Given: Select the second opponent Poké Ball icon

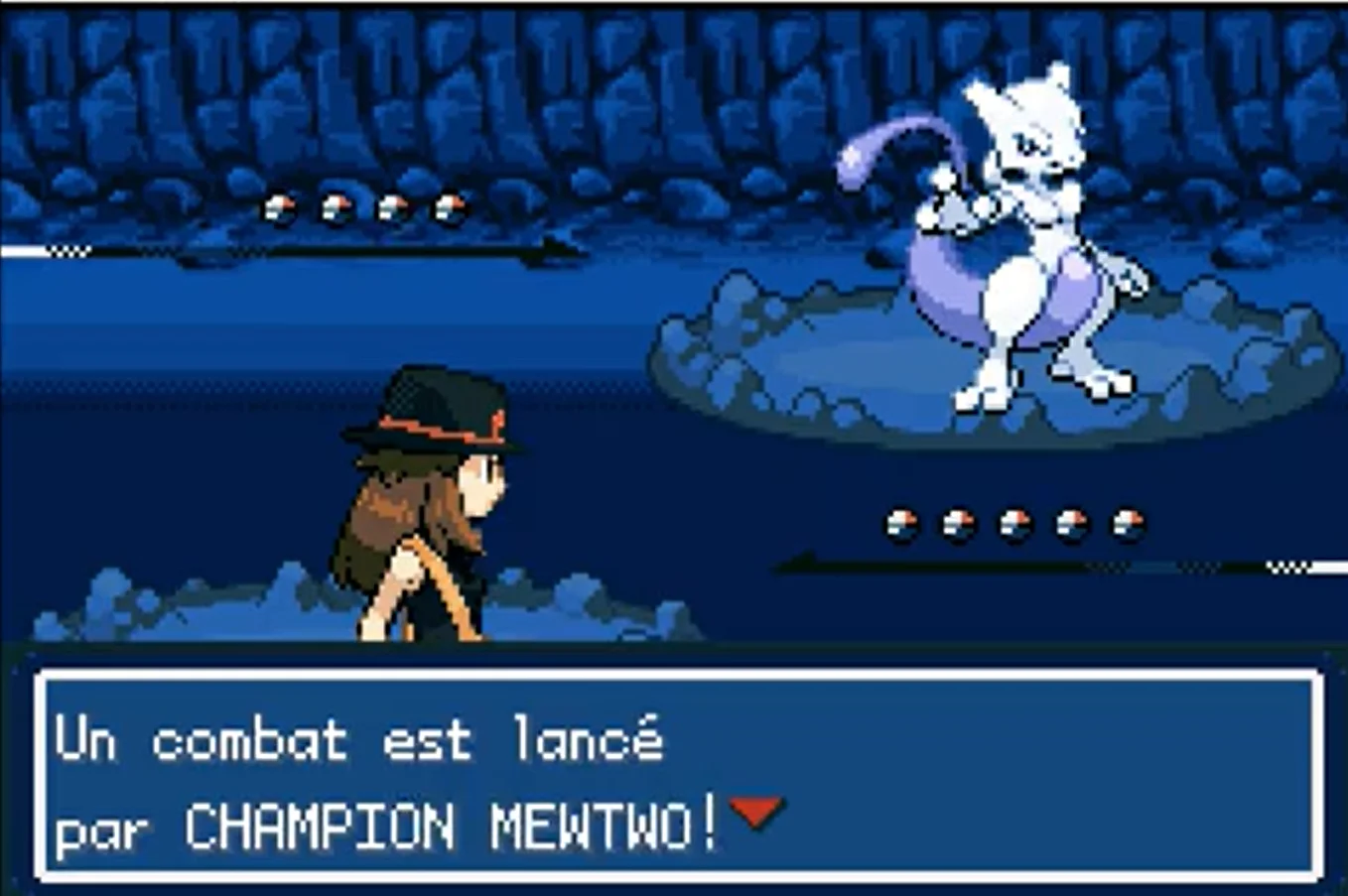Looking at the screenshot, I should click(334, 205).
